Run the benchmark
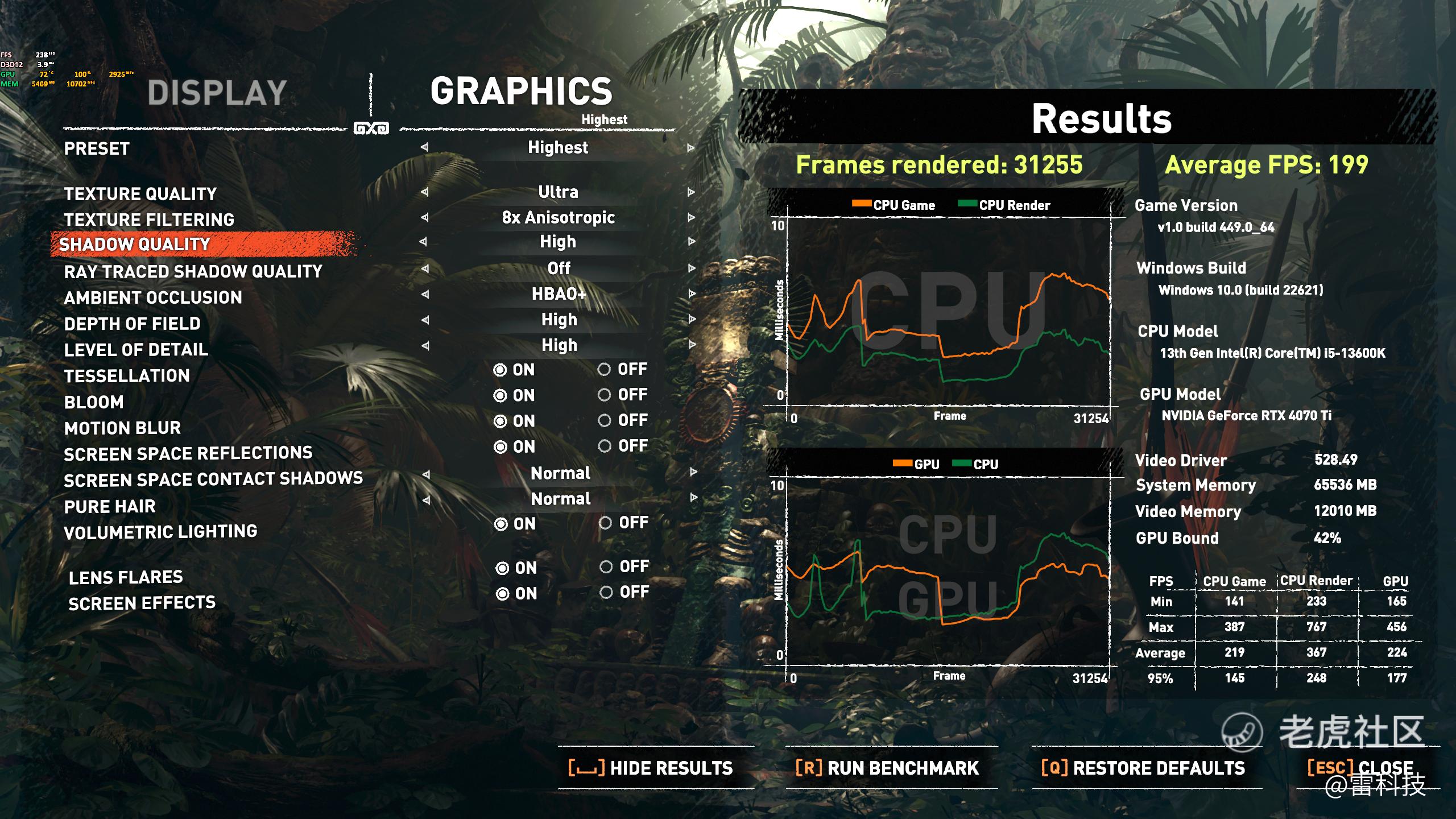Screen dimensions: 1456x819 (x=887, y=768)
